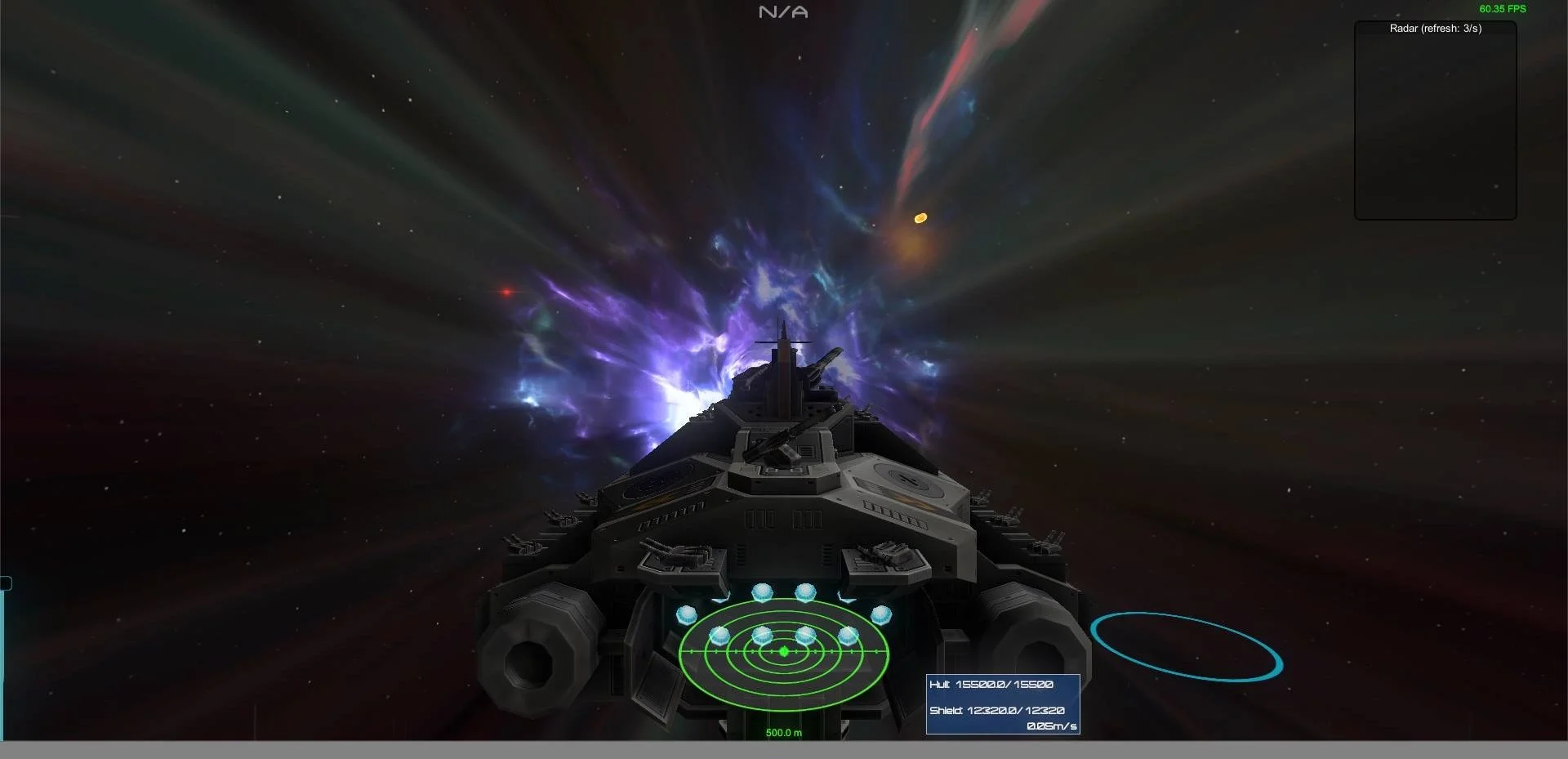
Task: Target the orange asteroid near the nebula
Action: tap(920, 217)
